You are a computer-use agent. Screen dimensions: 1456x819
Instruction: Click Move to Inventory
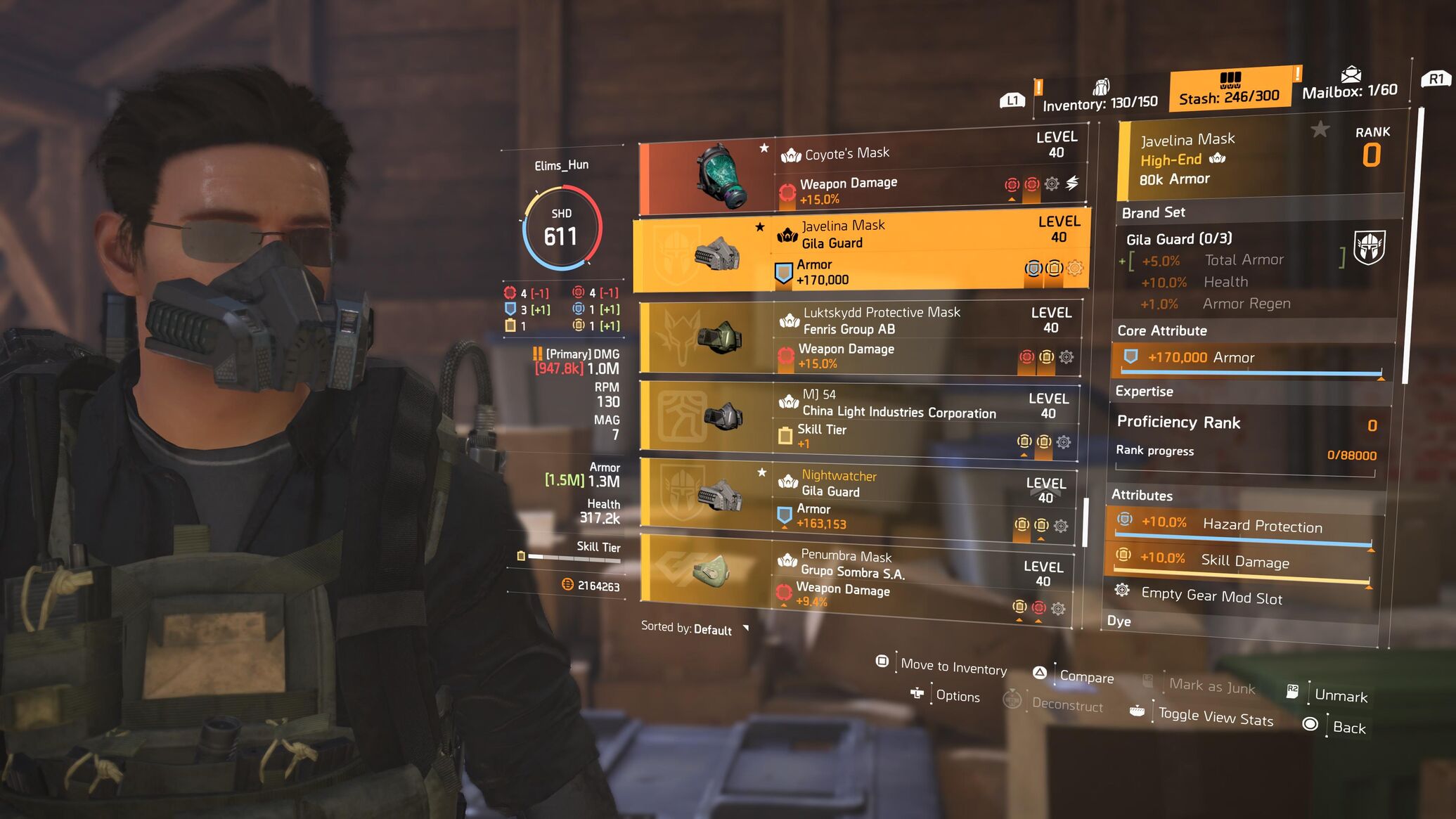coord(953,666)
